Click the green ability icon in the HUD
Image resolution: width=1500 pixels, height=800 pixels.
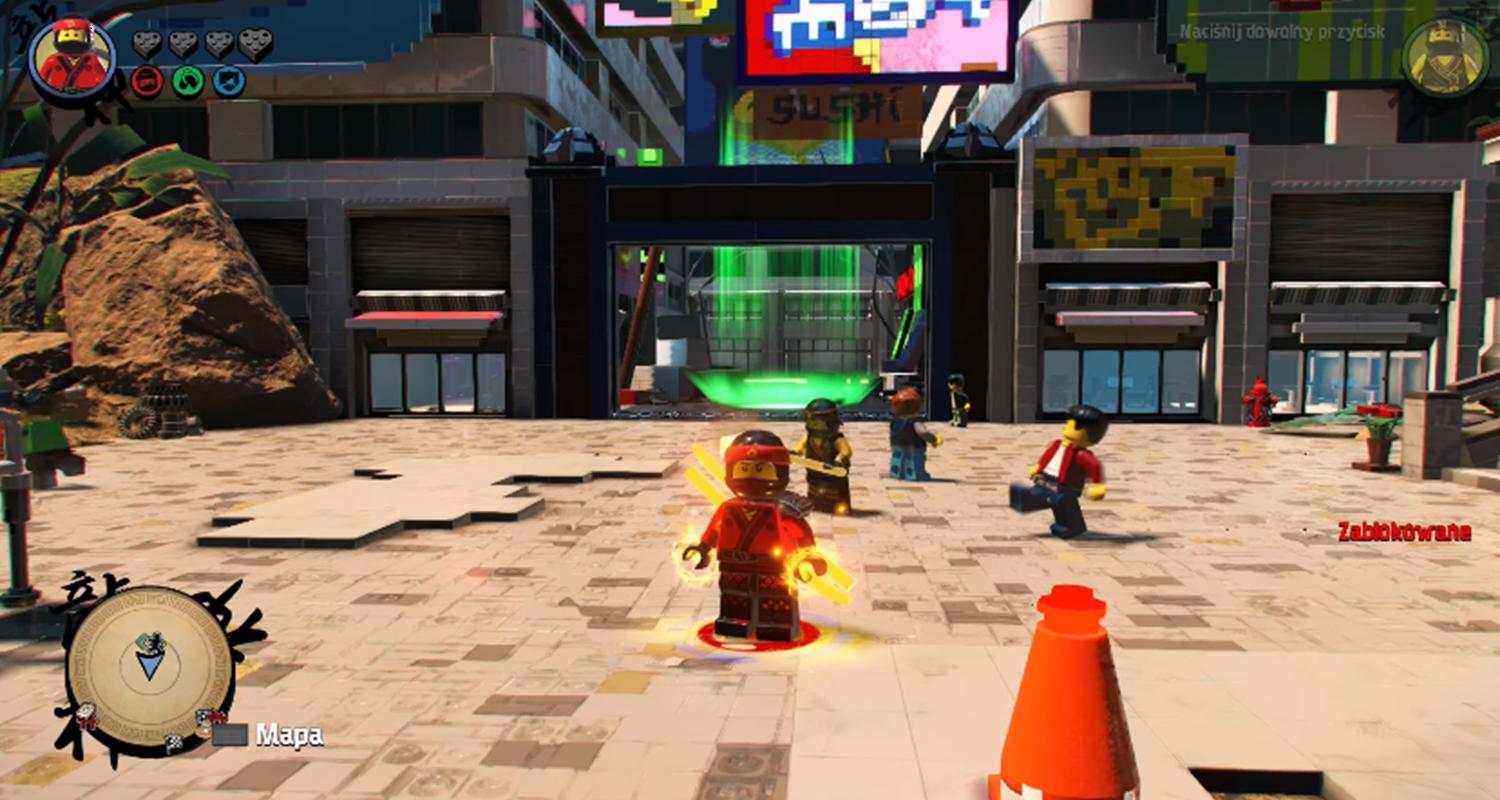187,80
